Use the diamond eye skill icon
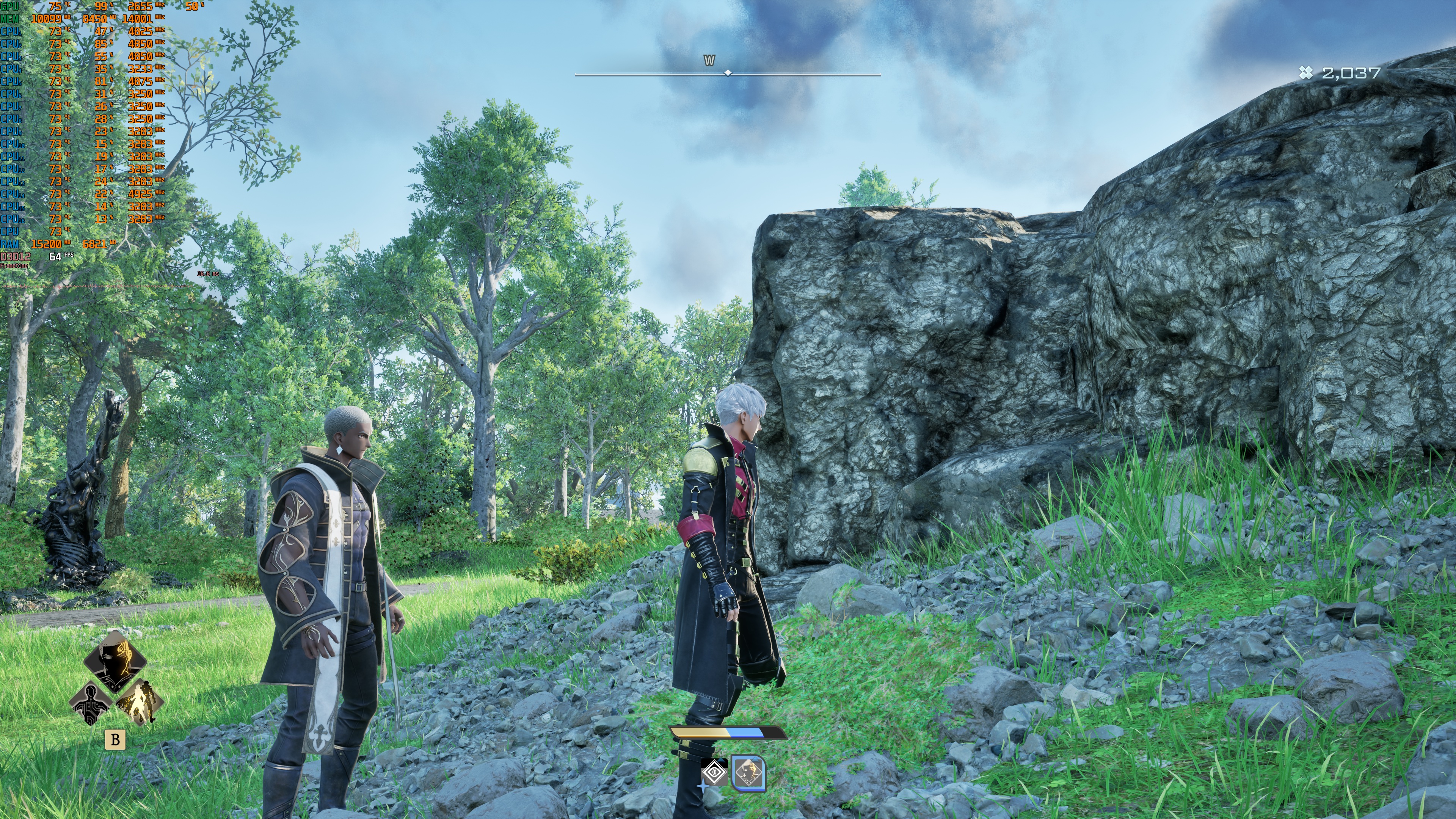Image resolution: width=1456 pixels, height=819 pixels. pyautogui.click(x=714, y=773)
